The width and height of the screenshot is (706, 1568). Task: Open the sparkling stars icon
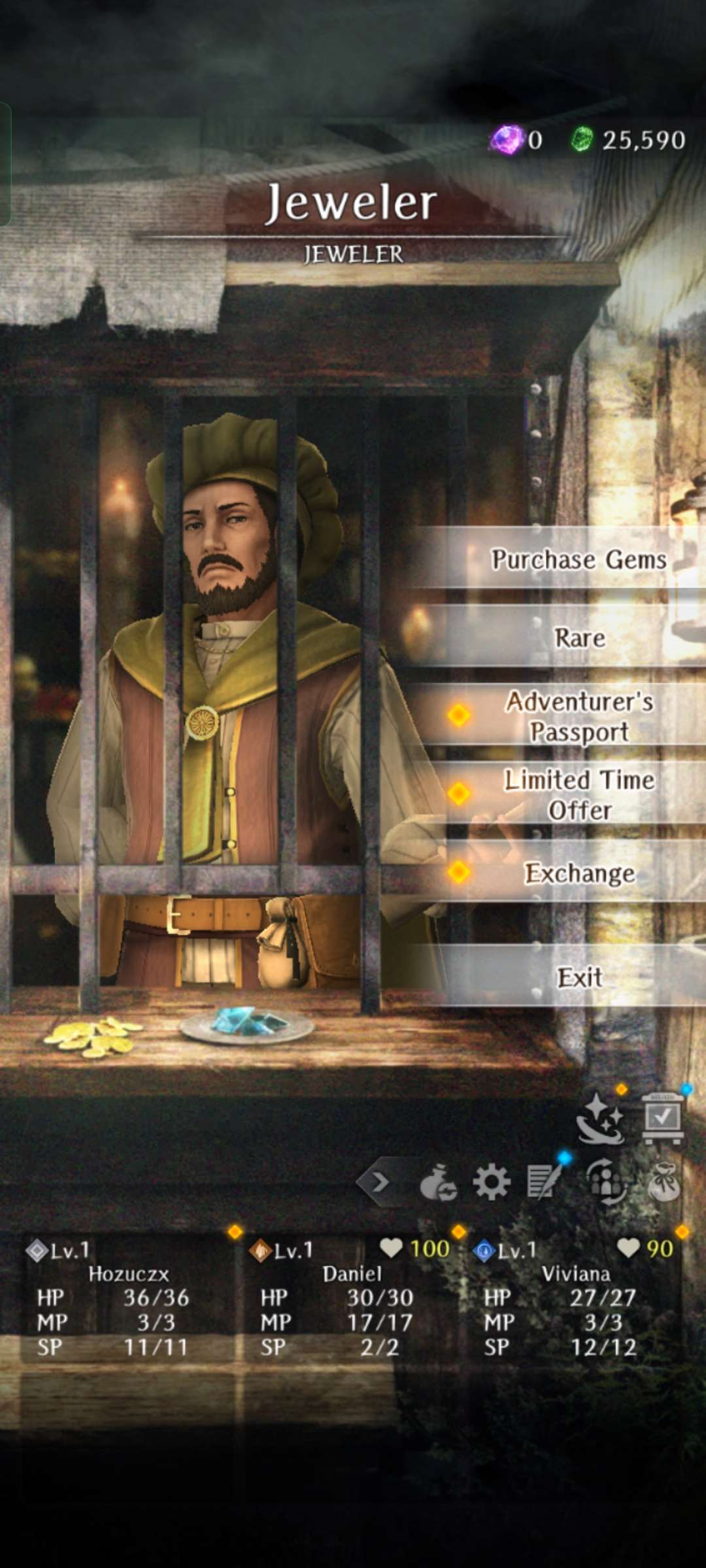pyautogui.click(x=600, y=1119)
